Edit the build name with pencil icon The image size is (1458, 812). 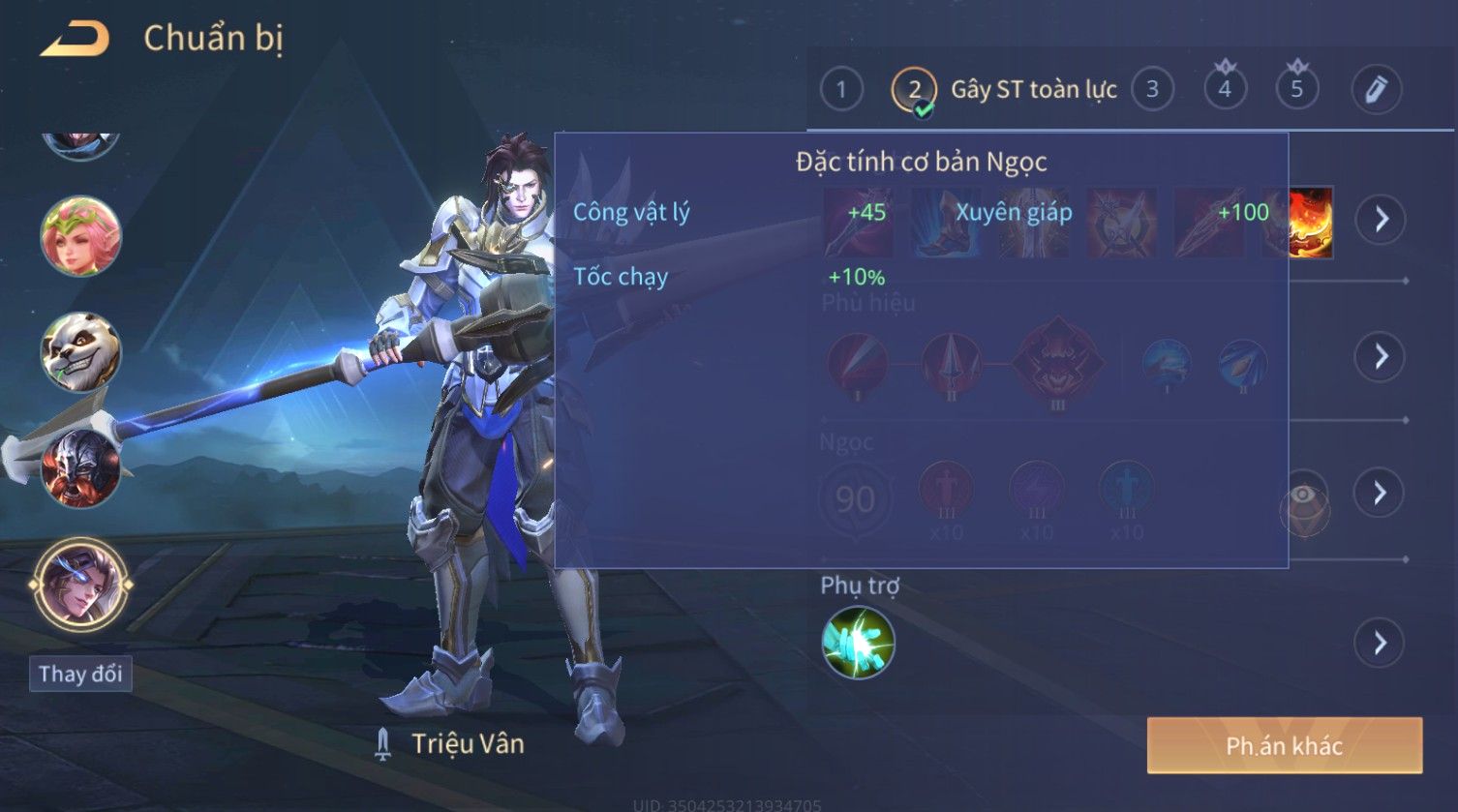point(1376,90)
